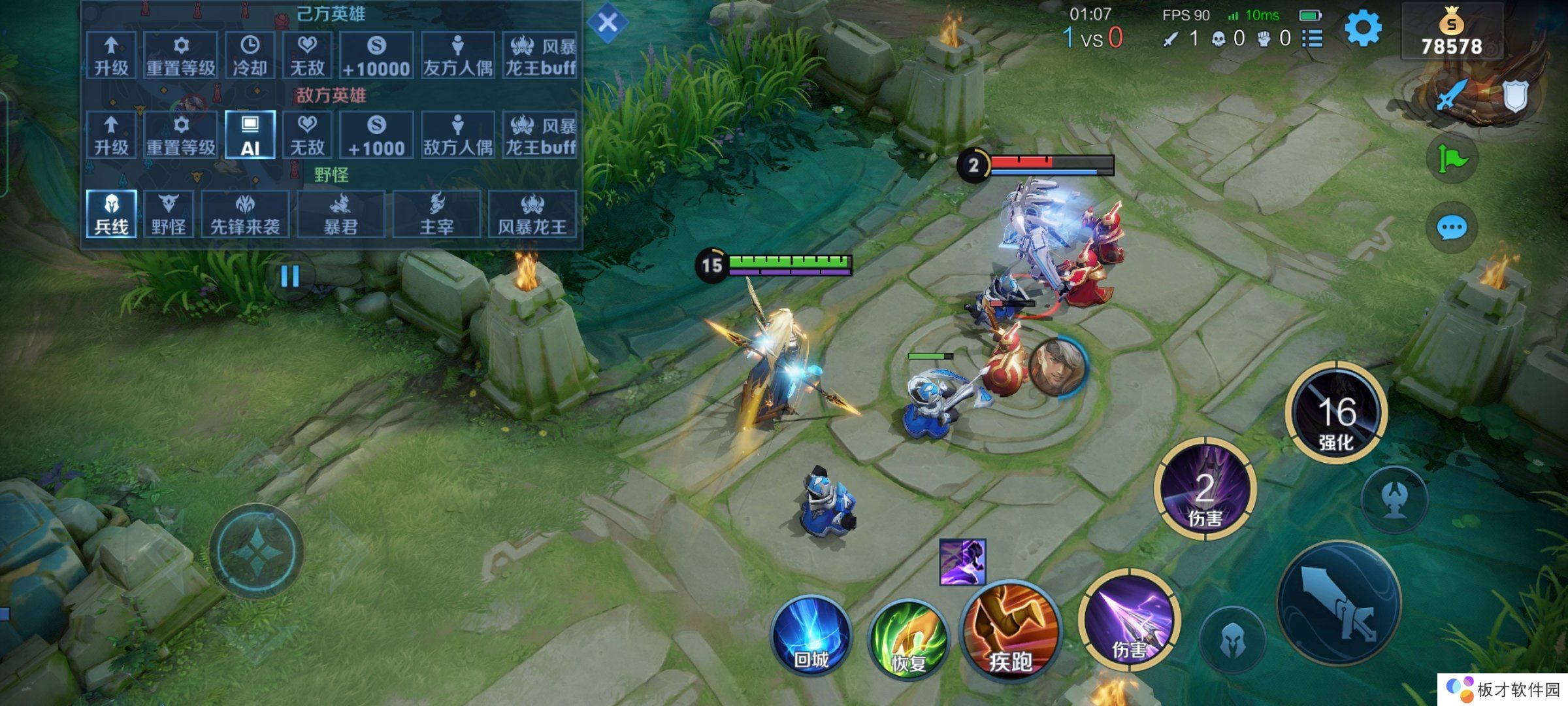Open the blue gear settings
1568x706 pixels.
tap(1363, 29)
